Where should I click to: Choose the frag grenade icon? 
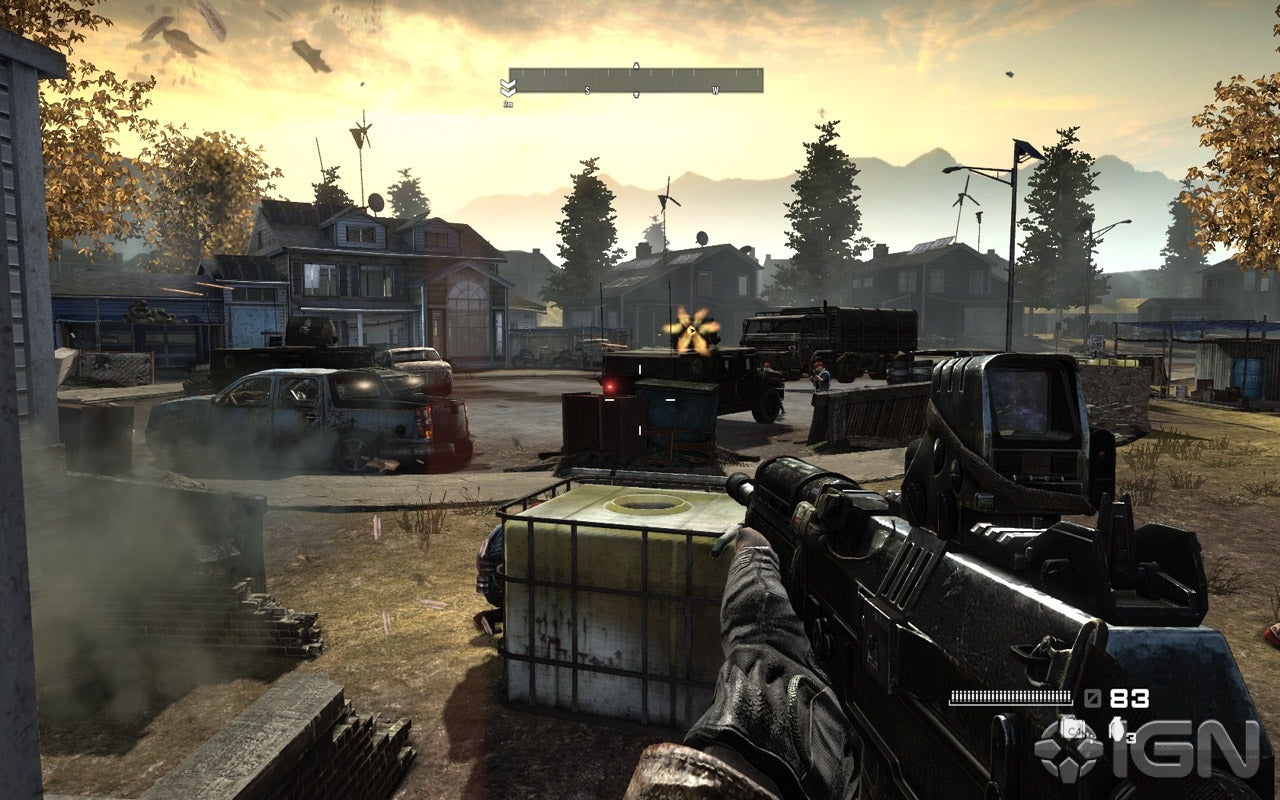click(x=1117, y=728)
